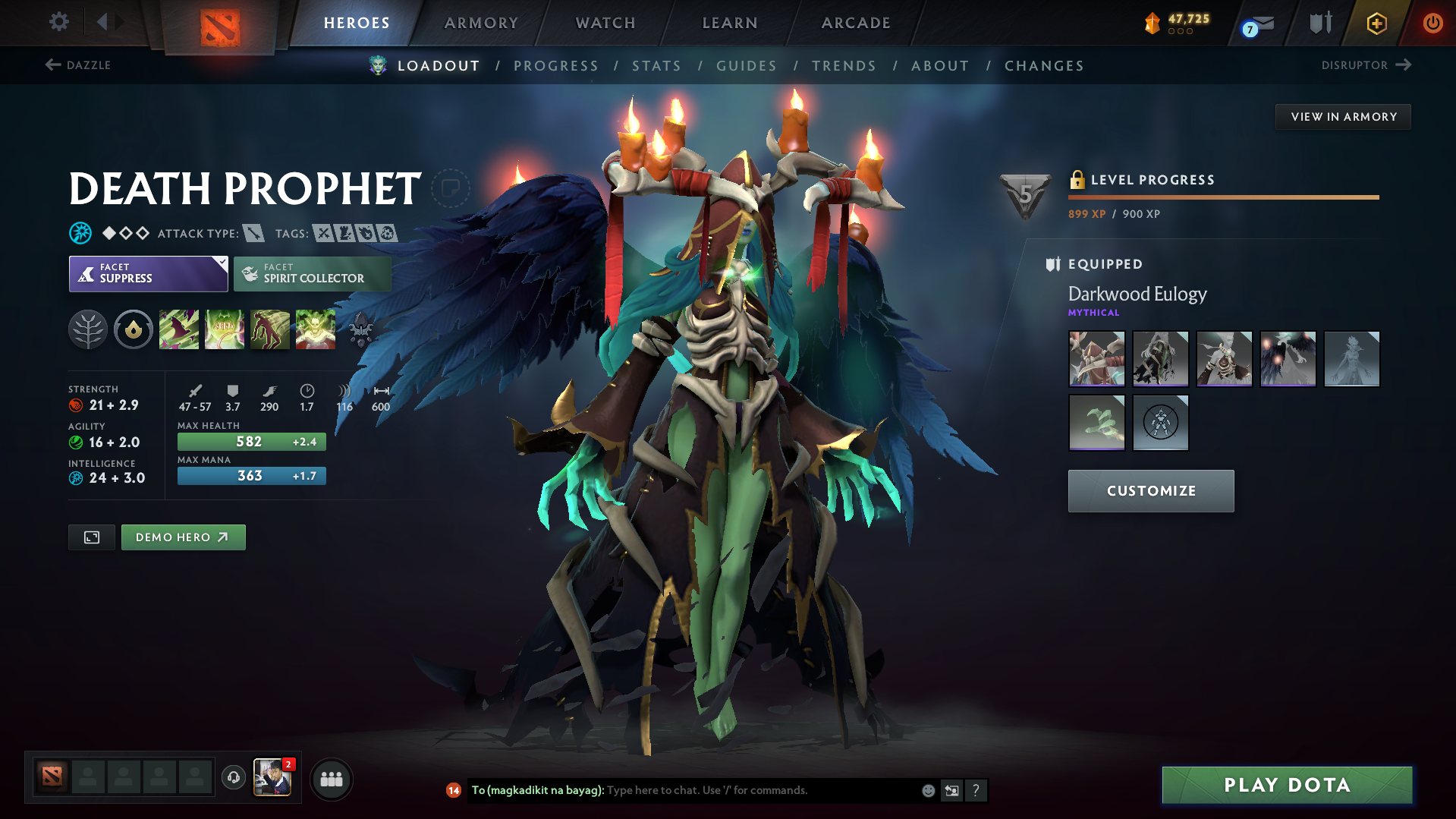Open the settings gear icon
The image size is (1456, 819).
pos(58,22)
